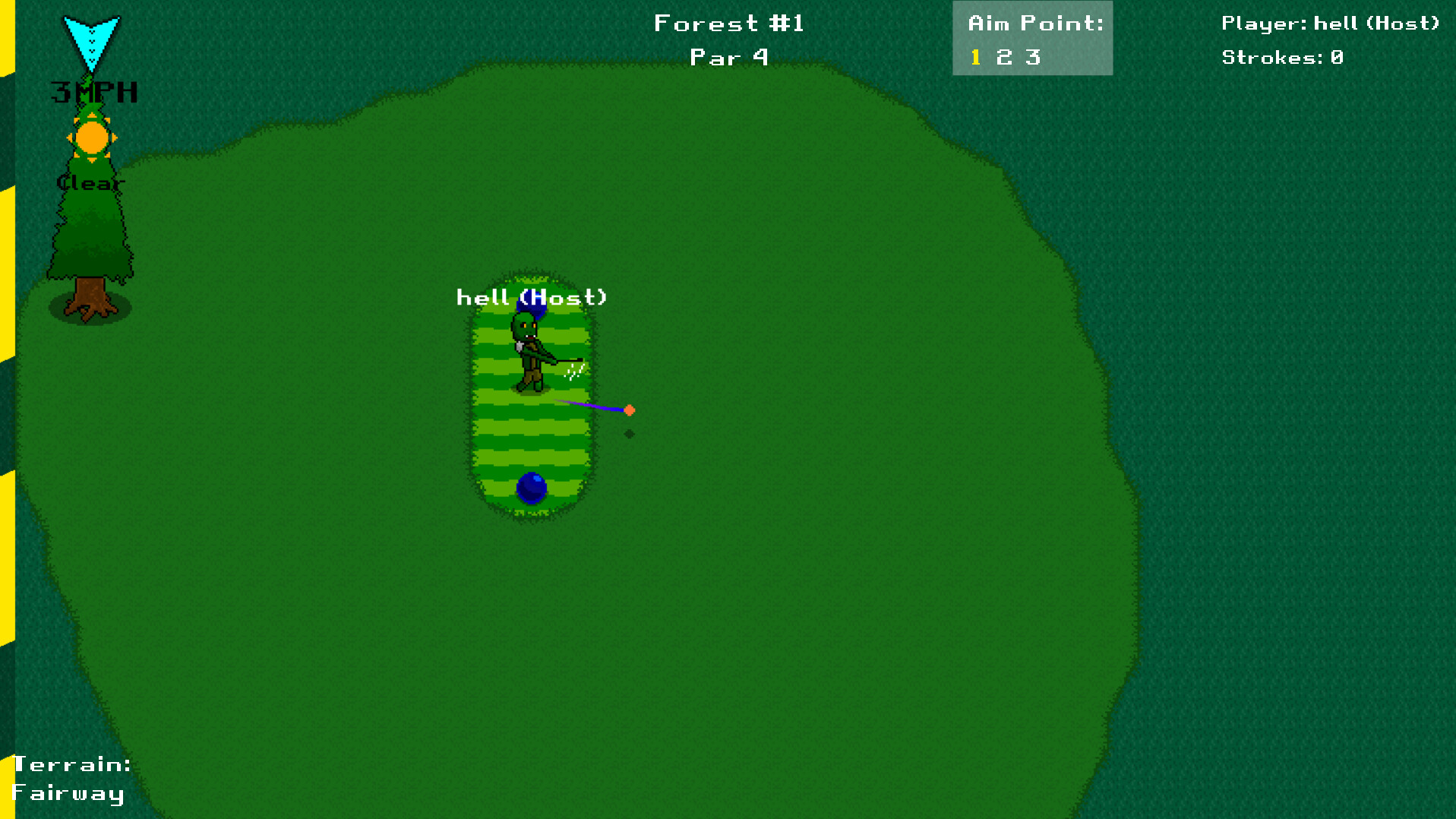Select the sun weather icon
Image resolution: width=1456 pixels, height=819 pixels.
[91, 138]
